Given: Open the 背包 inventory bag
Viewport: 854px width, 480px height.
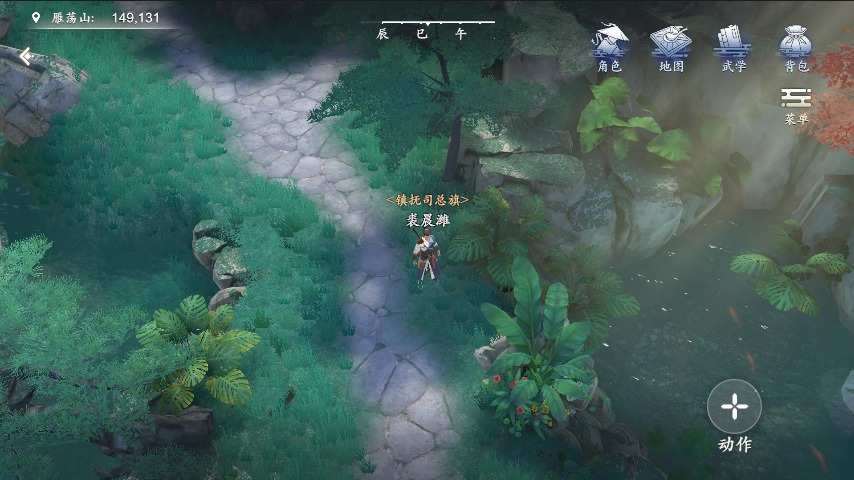Looking at the screenshot, I should pyautogui.click(x=796, y=46).
